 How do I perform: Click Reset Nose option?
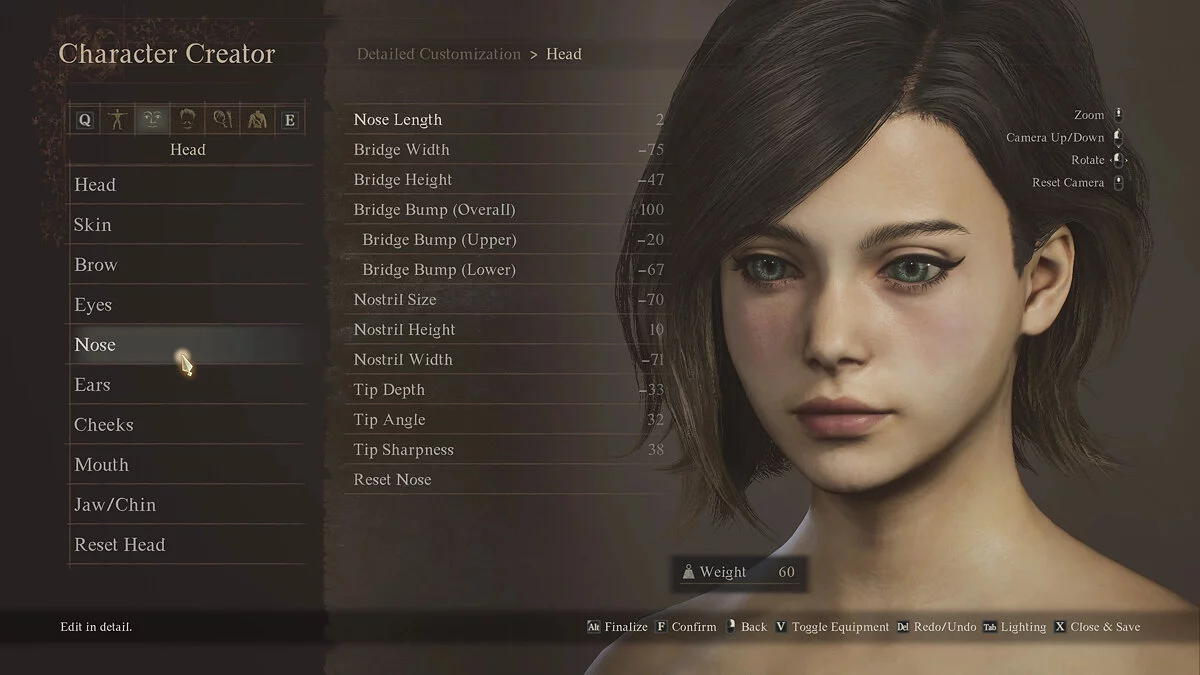click(393, 480)
